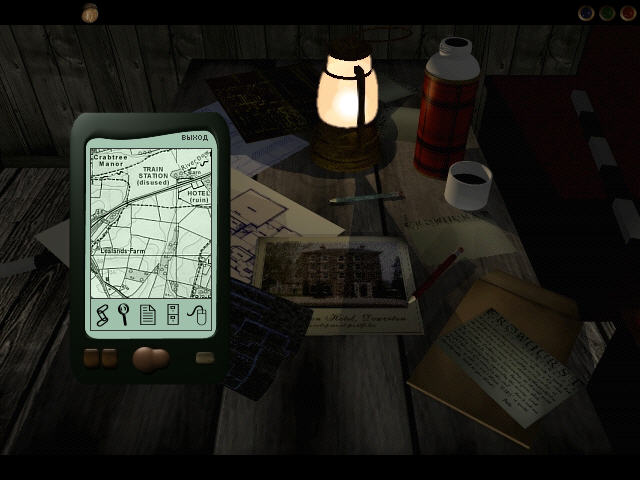
Task: Select Leylands Farm on the PDA map
Action: [x=118, y=251]
